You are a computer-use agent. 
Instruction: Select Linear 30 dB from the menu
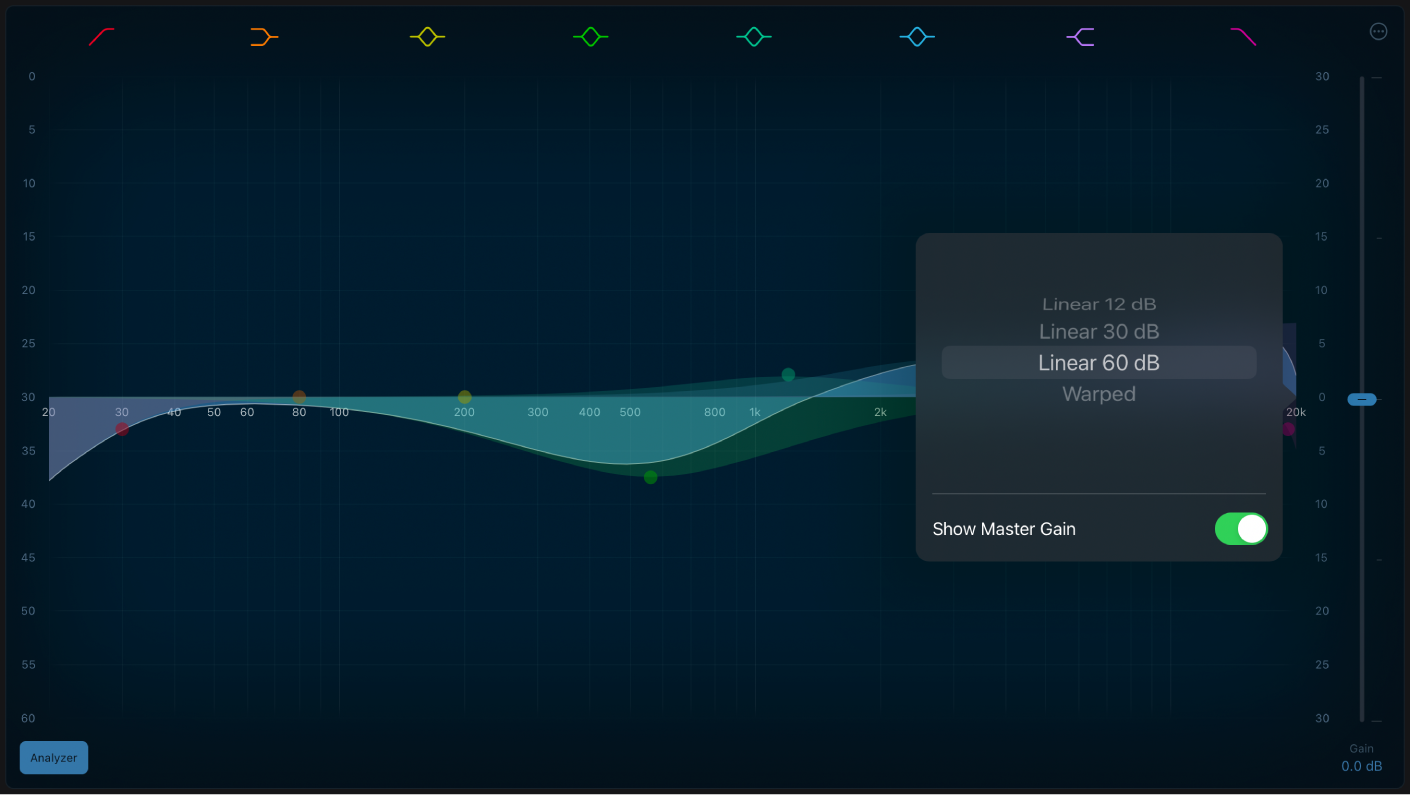(1098, 331)
